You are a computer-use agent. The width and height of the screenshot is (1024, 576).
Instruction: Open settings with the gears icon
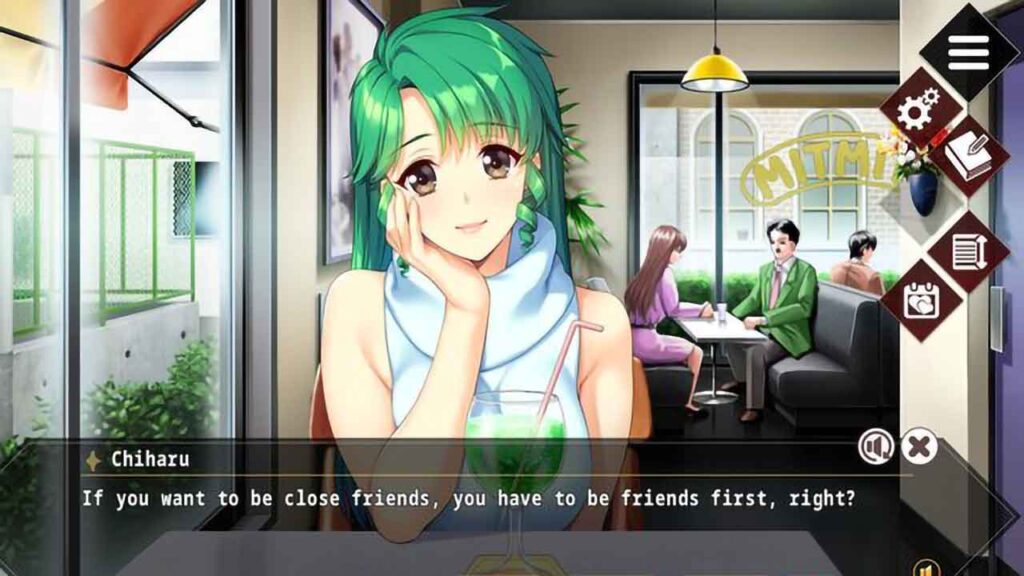click(x=919, y=110)
